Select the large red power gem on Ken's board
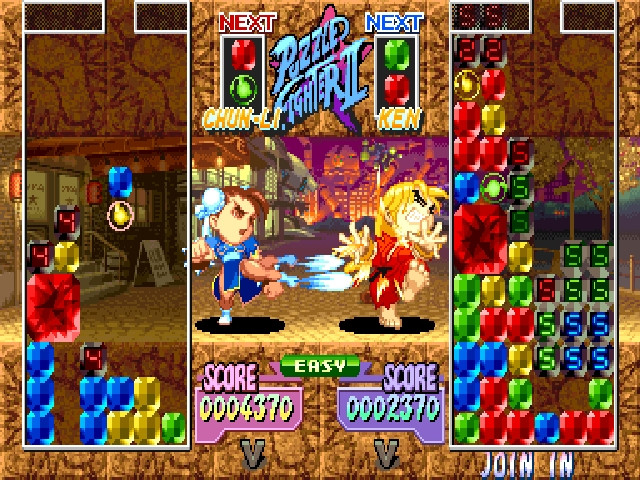The width and height of the screenshot is (640, 480). [480, 236]
